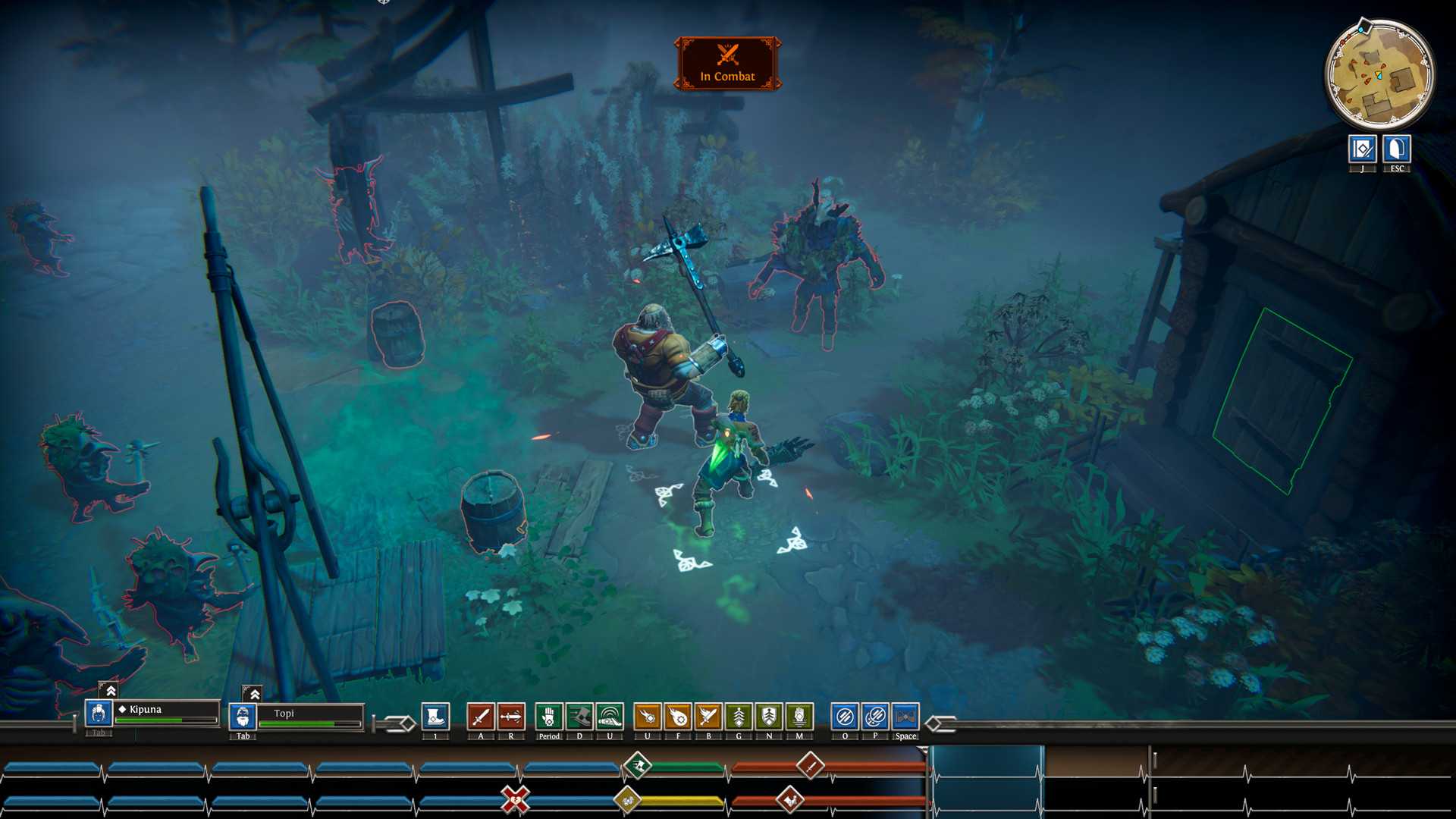Expand the chevron above Topi's portrait

(254, 692)
